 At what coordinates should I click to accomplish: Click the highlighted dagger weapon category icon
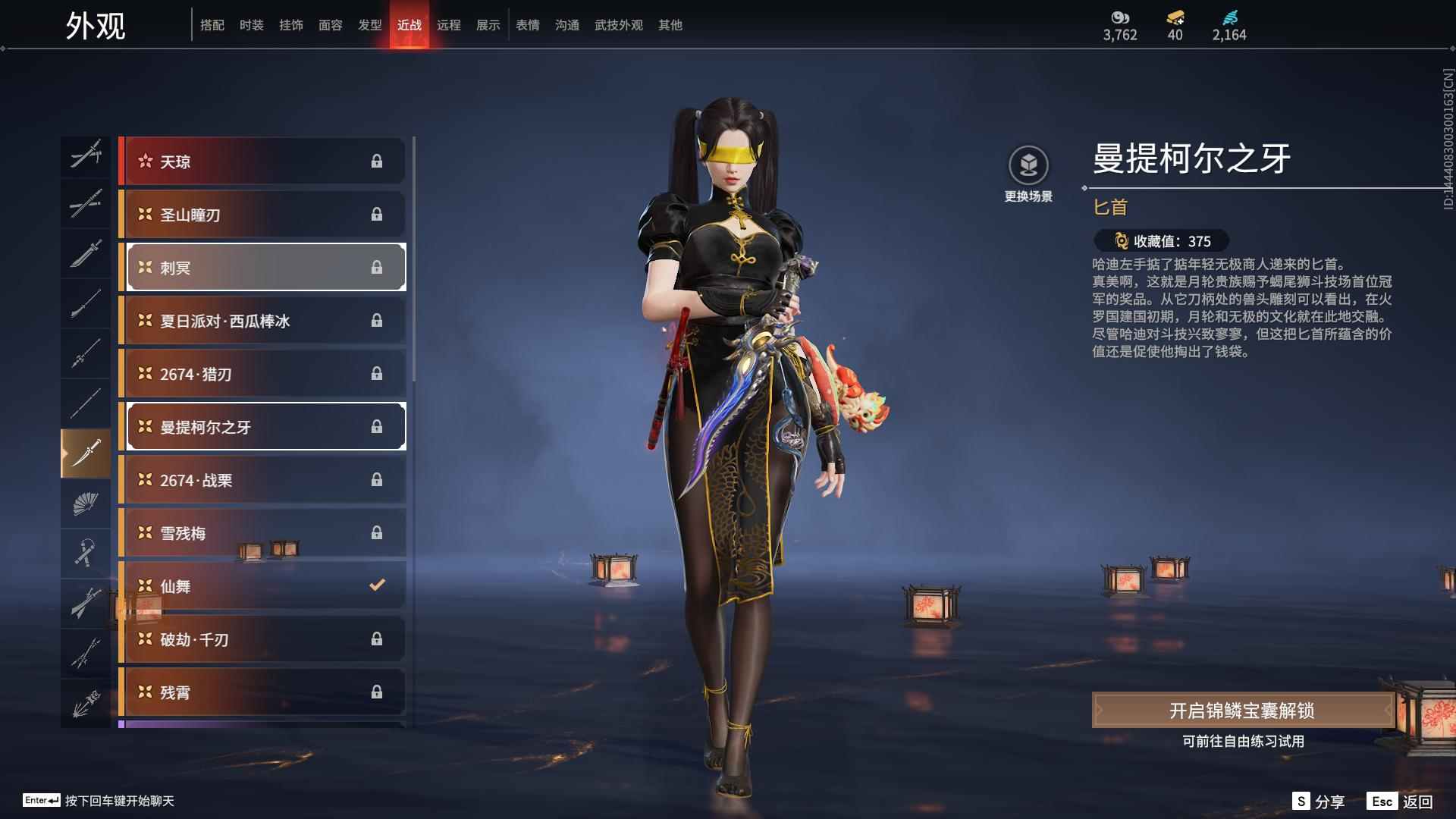86,453
